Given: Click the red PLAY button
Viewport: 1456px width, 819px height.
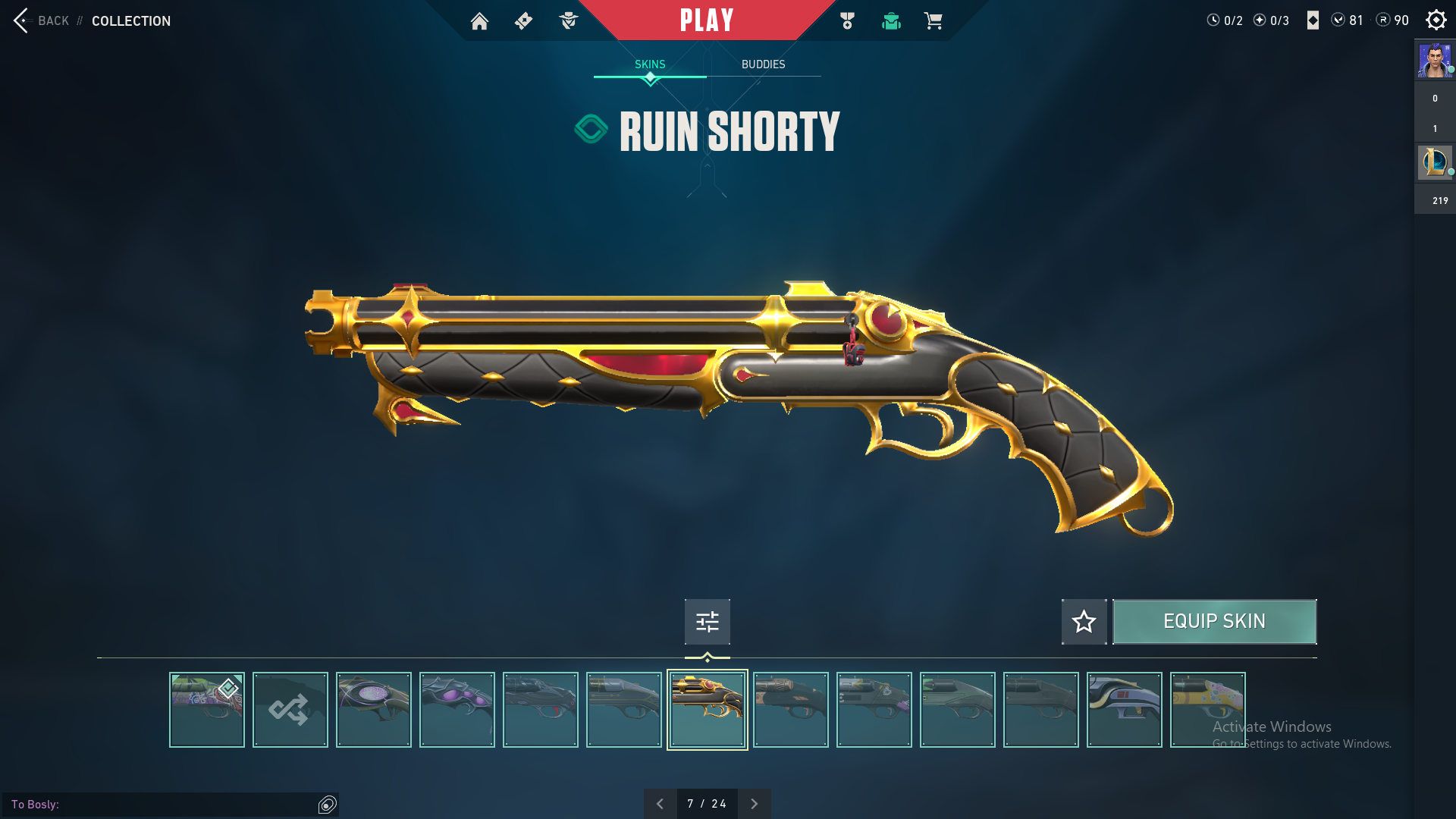Looking at the screenshot, I should (x=707, y=20).
